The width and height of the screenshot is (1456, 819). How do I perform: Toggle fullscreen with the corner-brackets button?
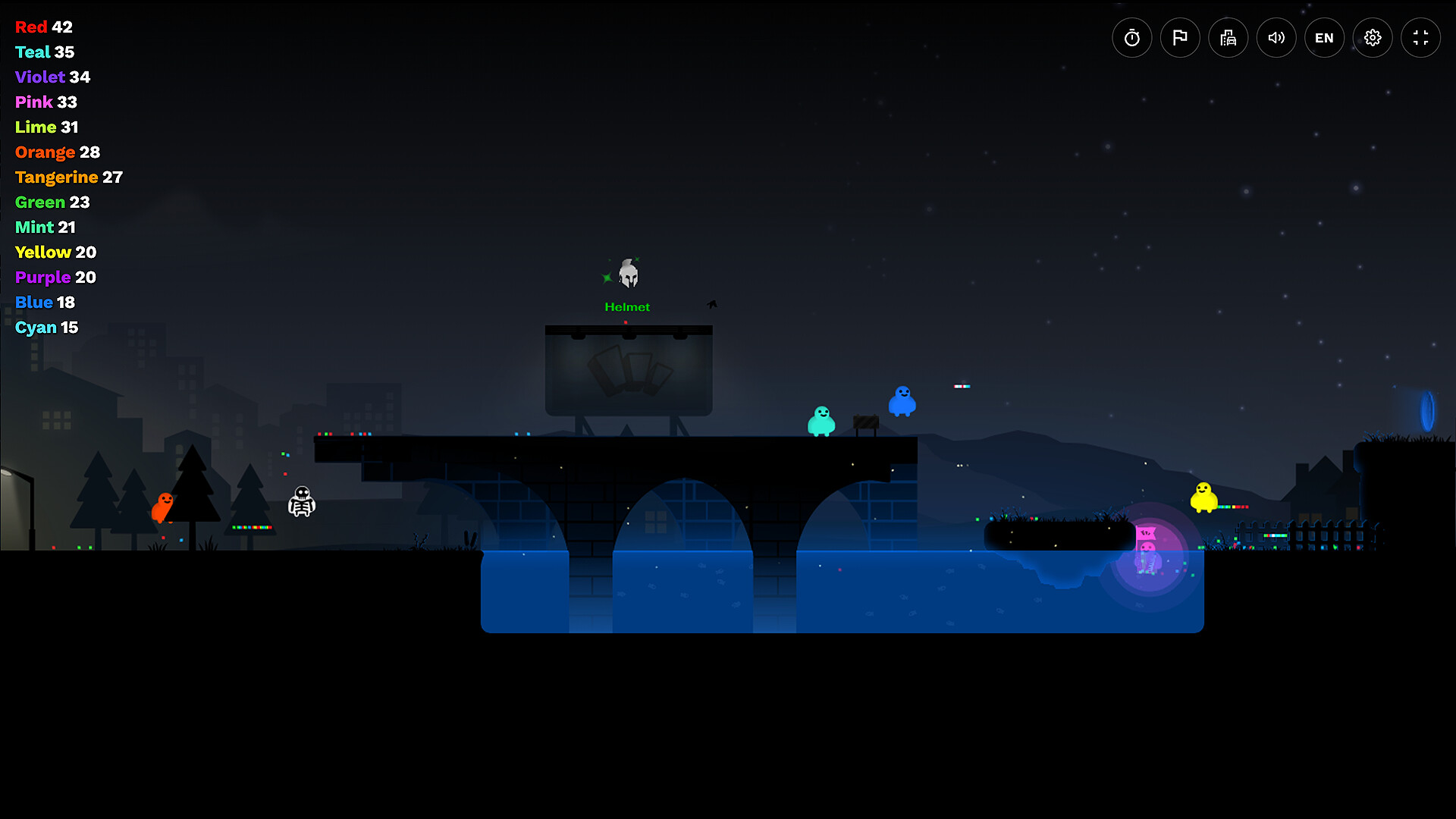pos(1421,37)
